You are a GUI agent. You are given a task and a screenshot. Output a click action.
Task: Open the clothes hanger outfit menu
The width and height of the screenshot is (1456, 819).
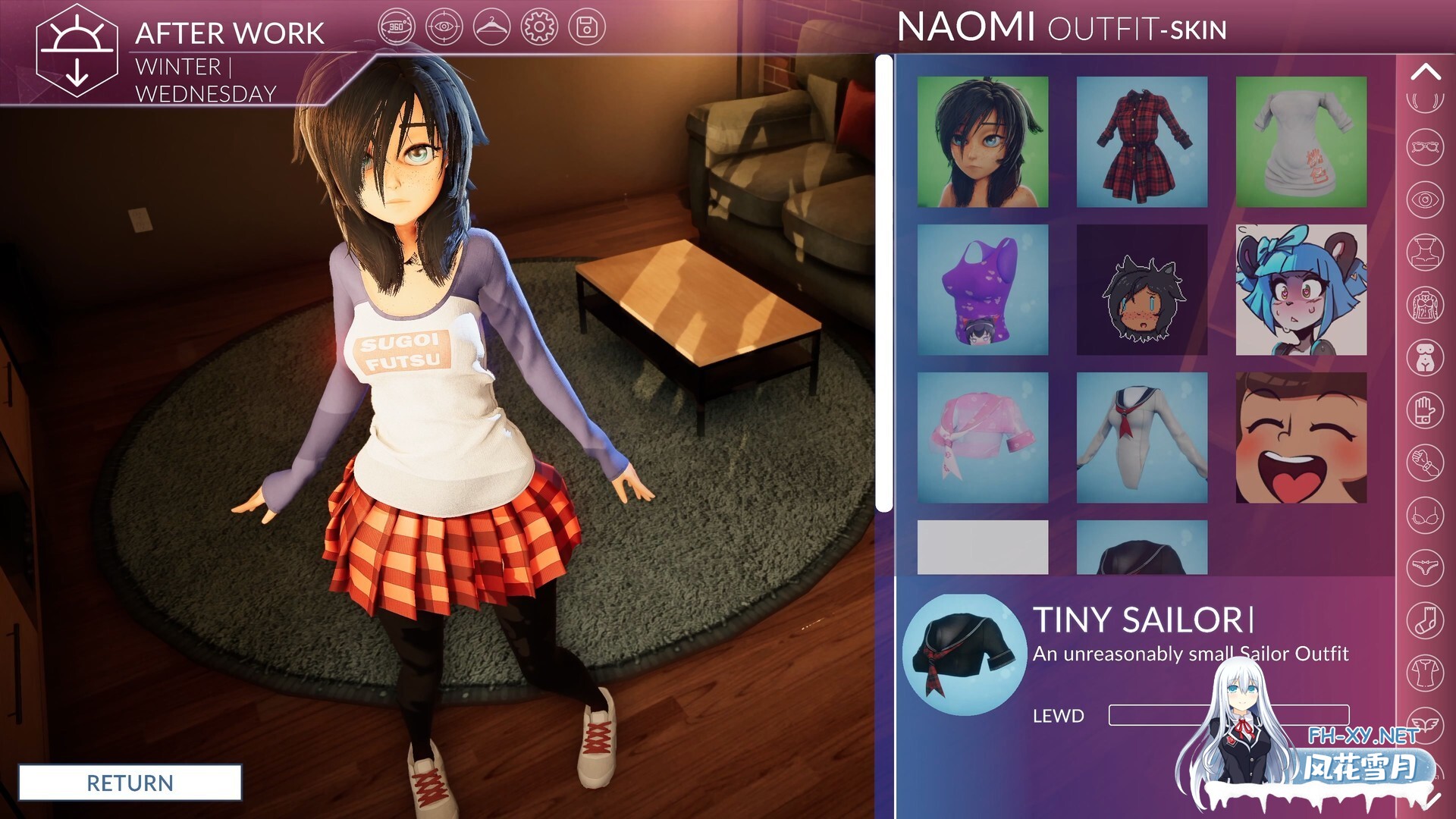click(493, 27)
